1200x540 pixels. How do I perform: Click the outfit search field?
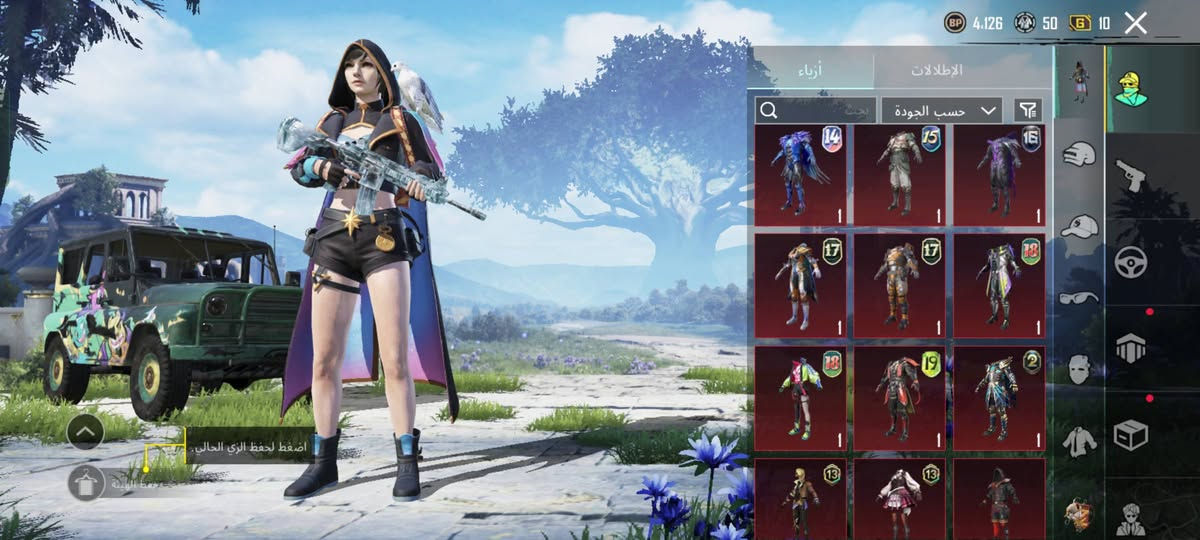[815, 110]
